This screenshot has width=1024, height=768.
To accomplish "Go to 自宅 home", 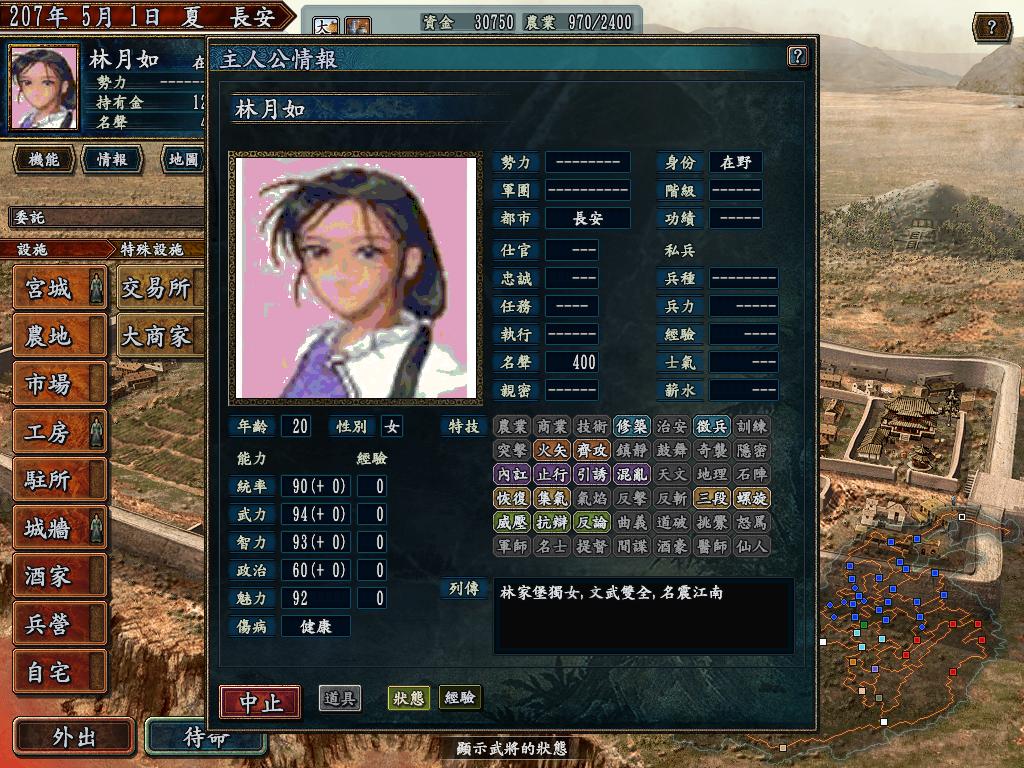I will (59, 671).
